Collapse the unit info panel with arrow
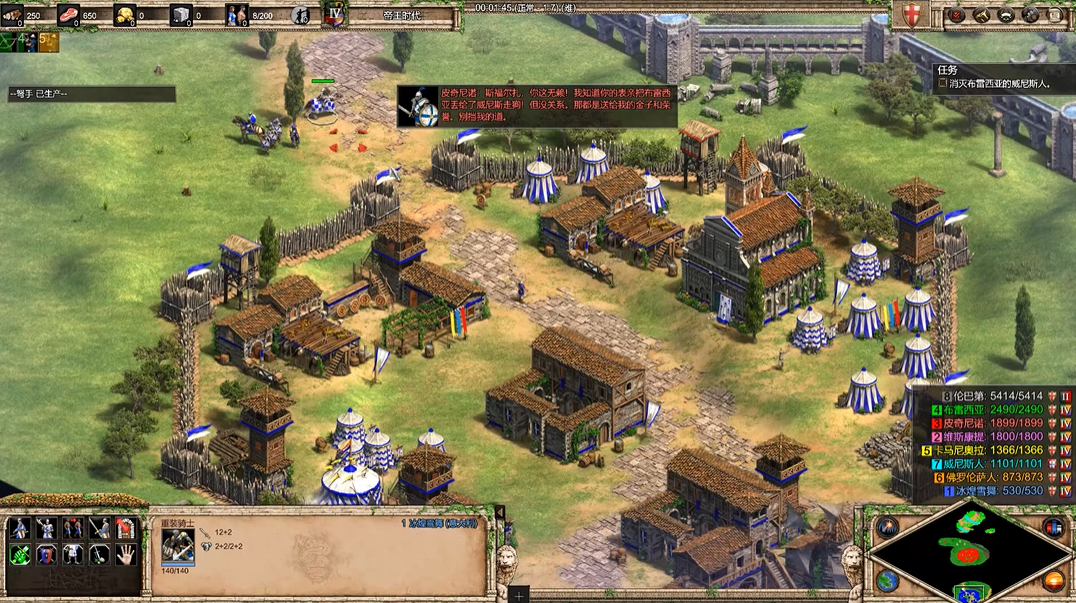1076x603 pixels. (500, 513)
